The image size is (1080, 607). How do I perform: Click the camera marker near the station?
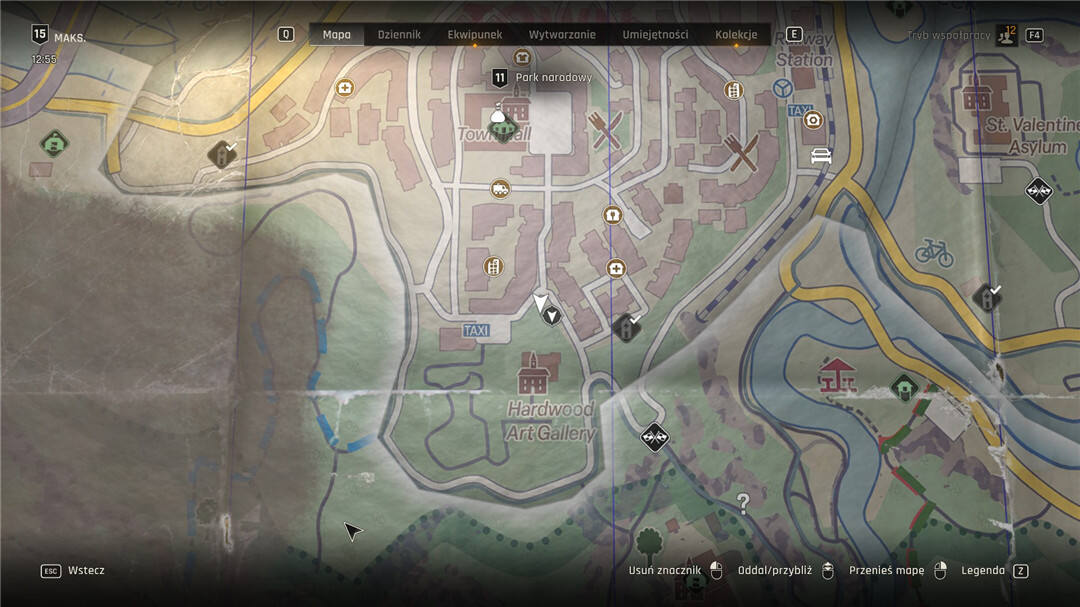pos(813,120)
